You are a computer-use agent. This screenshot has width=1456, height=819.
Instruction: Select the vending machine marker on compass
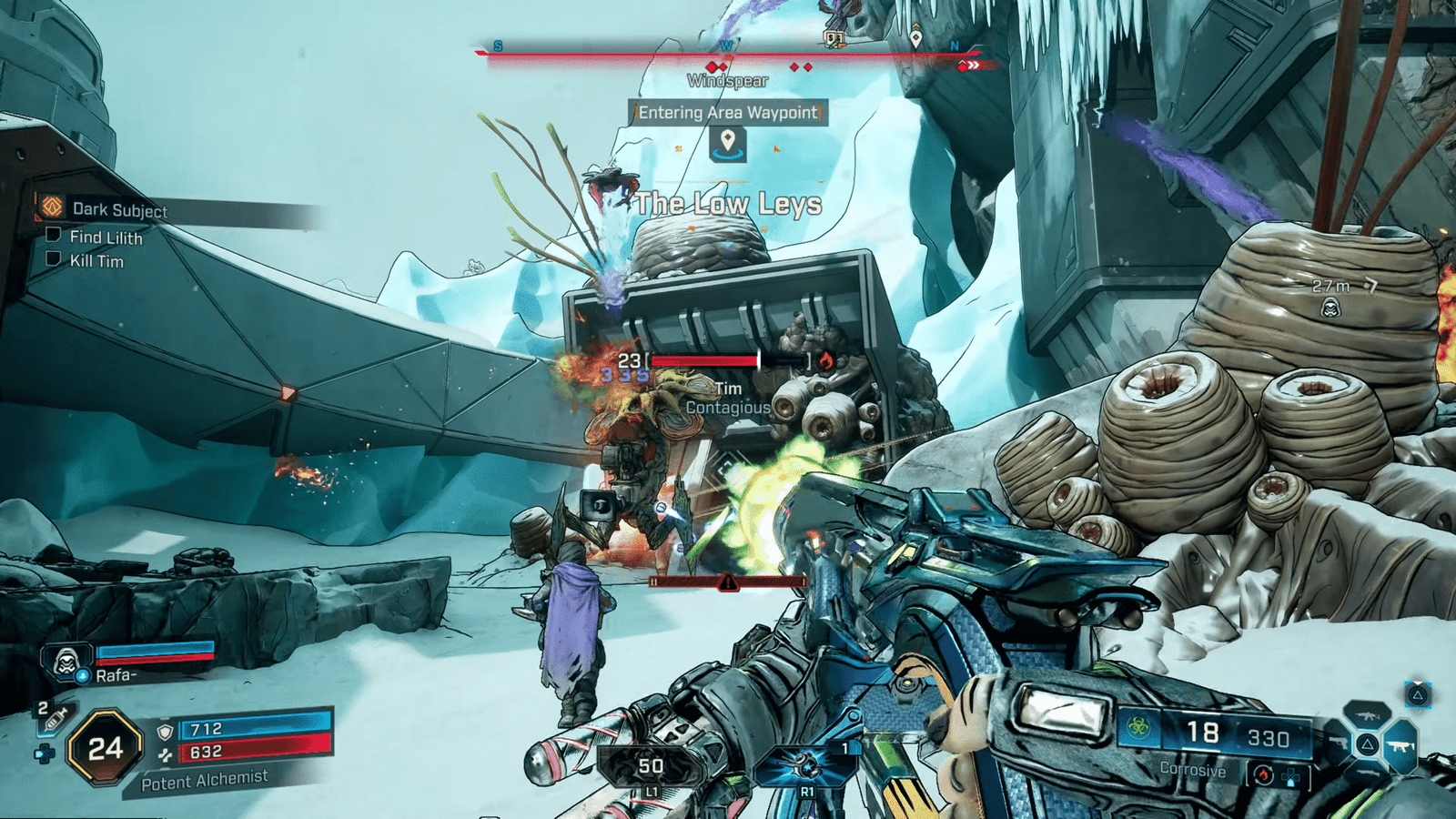[833, 38]
